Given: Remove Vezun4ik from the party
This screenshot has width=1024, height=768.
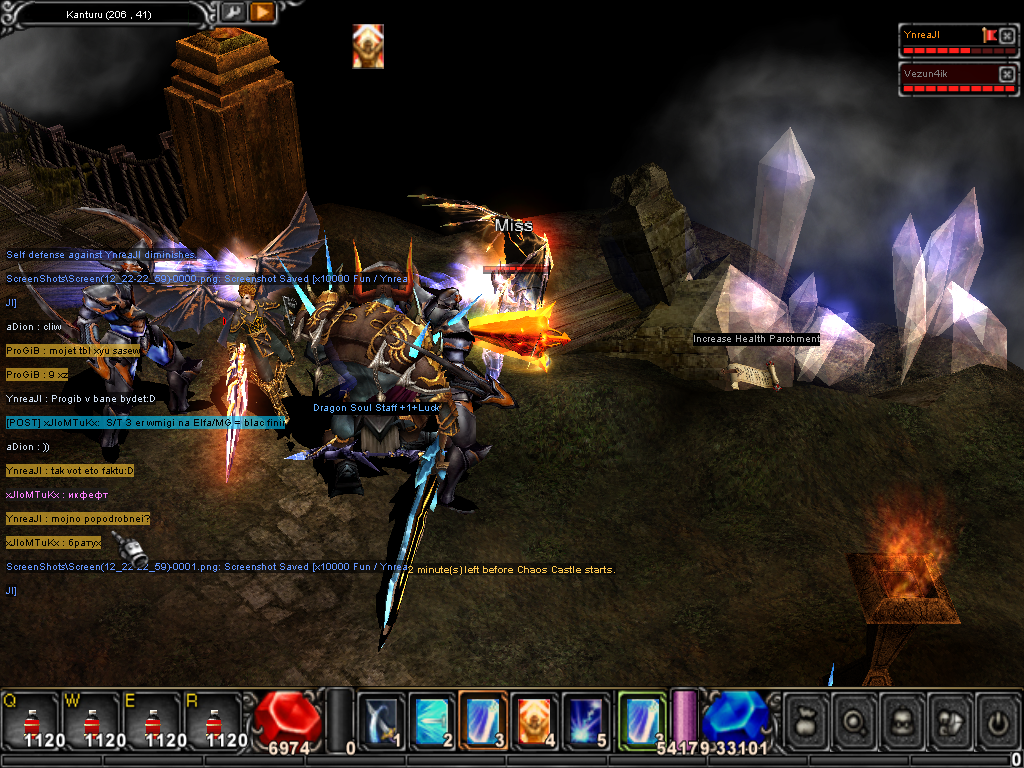Looking at the screenshot, I should click(x=1007, y=74).
